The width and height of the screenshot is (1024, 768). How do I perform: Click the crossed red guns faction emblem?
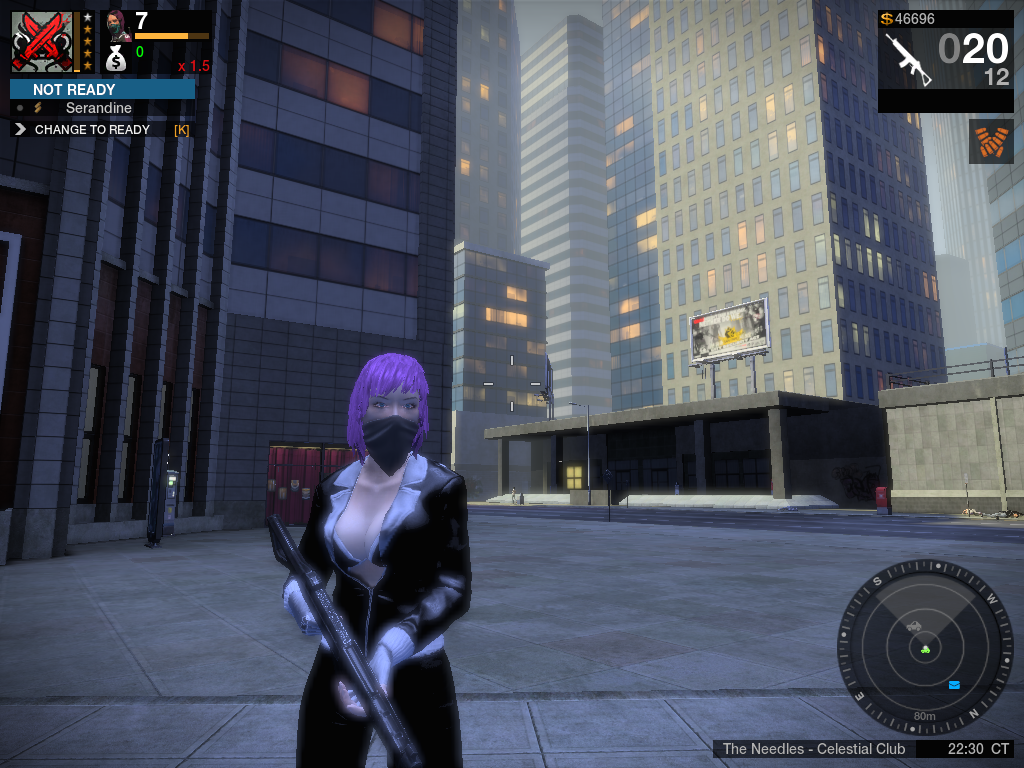pos(42,41)
